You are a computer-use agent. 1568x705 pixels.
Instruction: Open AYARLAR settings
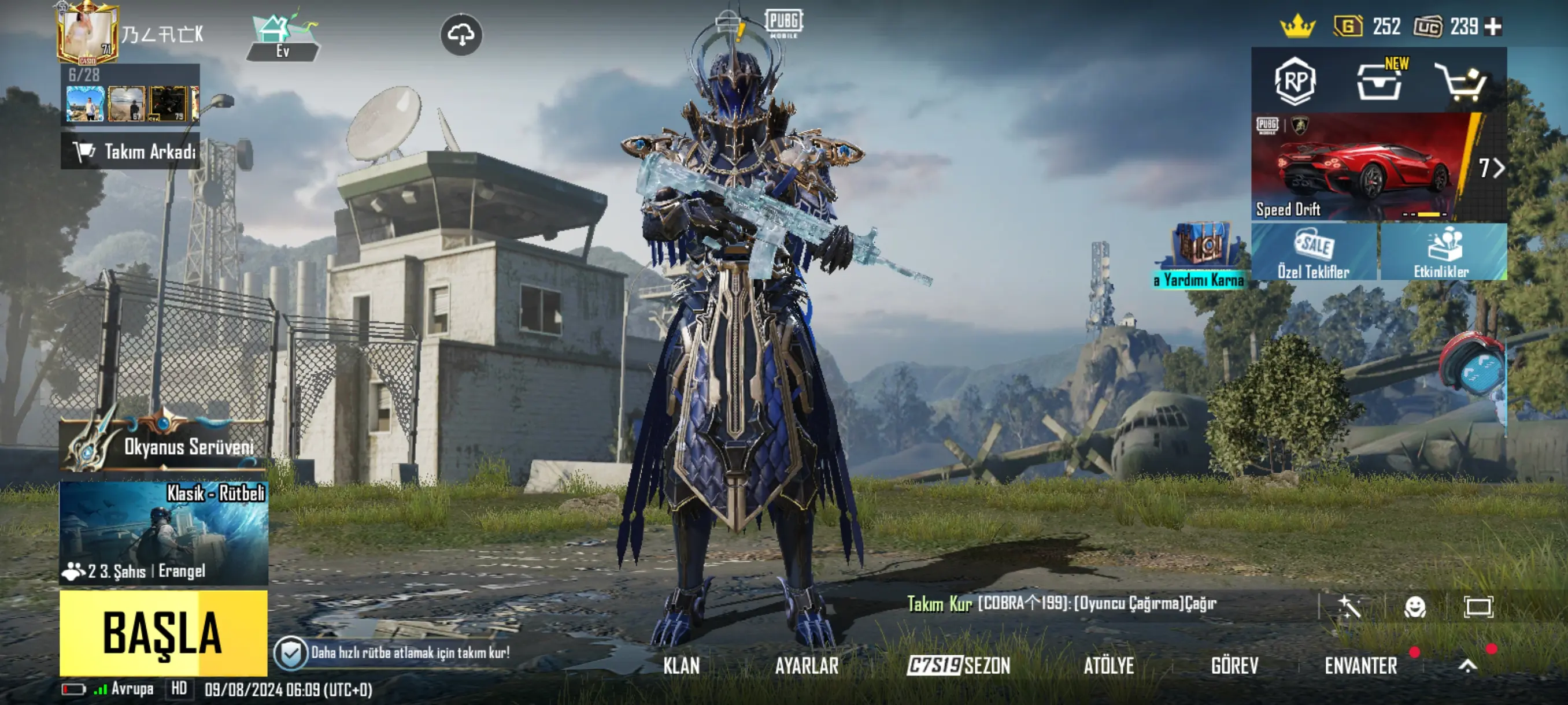tap(807, 666)
